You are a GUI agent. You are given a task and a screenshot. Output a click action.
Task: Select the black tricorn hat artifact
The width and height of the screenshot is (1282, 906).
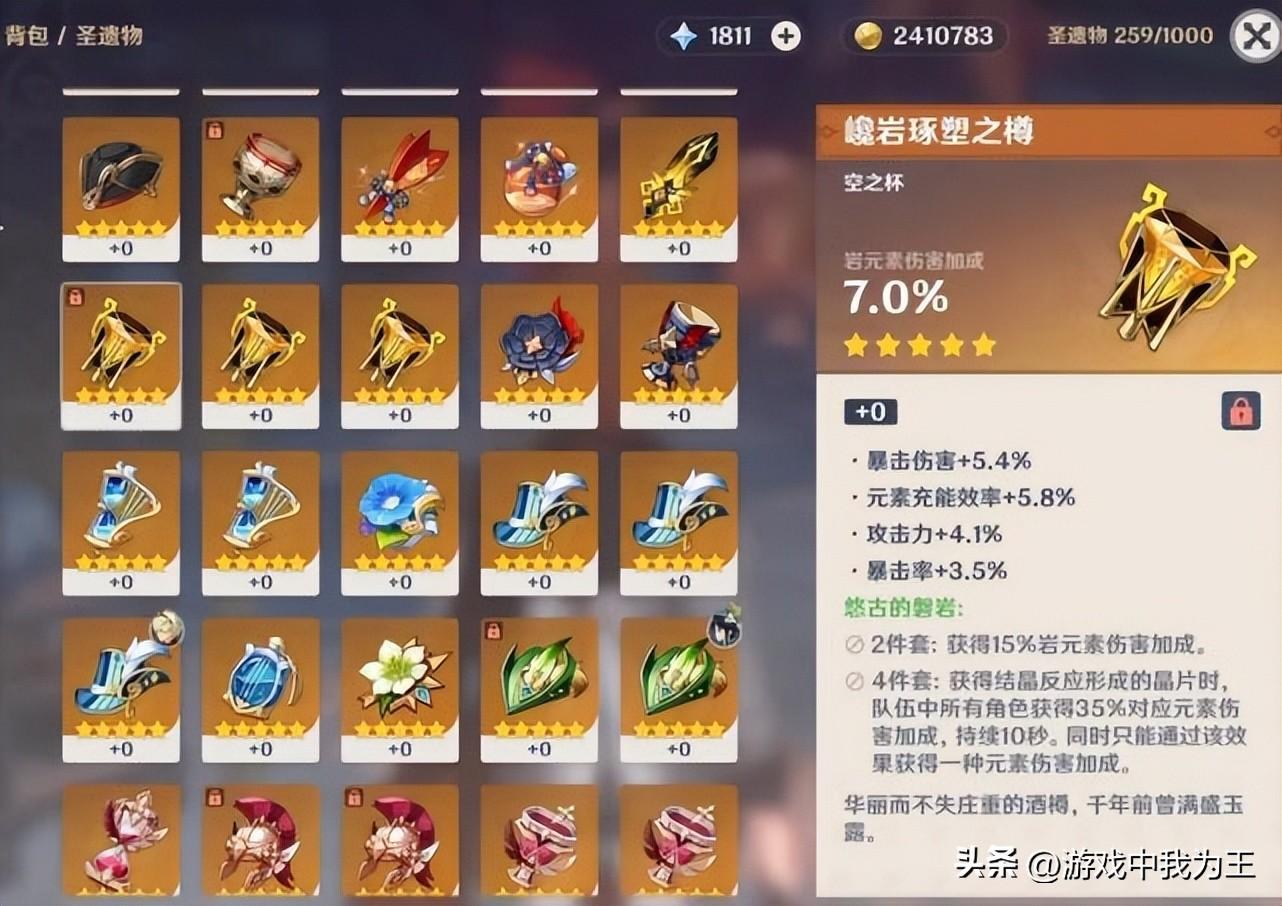121,185
